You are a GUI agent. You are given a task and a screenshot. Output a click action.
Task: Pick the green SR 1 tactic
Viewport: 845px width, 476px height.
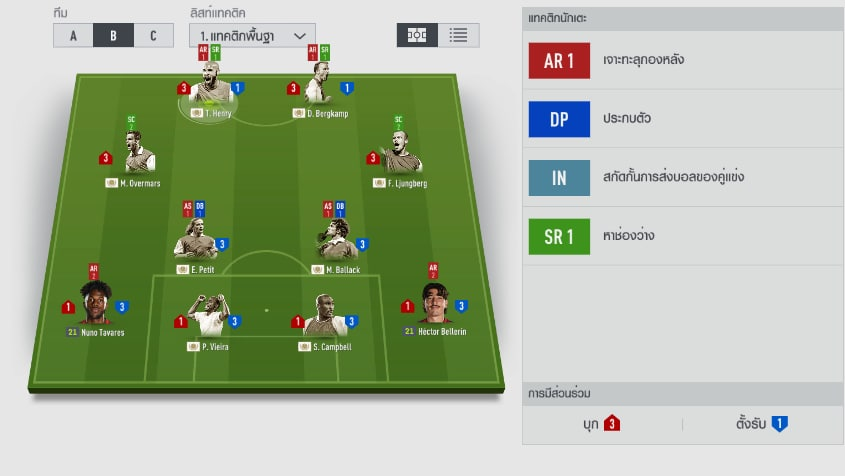coord(559,236)
